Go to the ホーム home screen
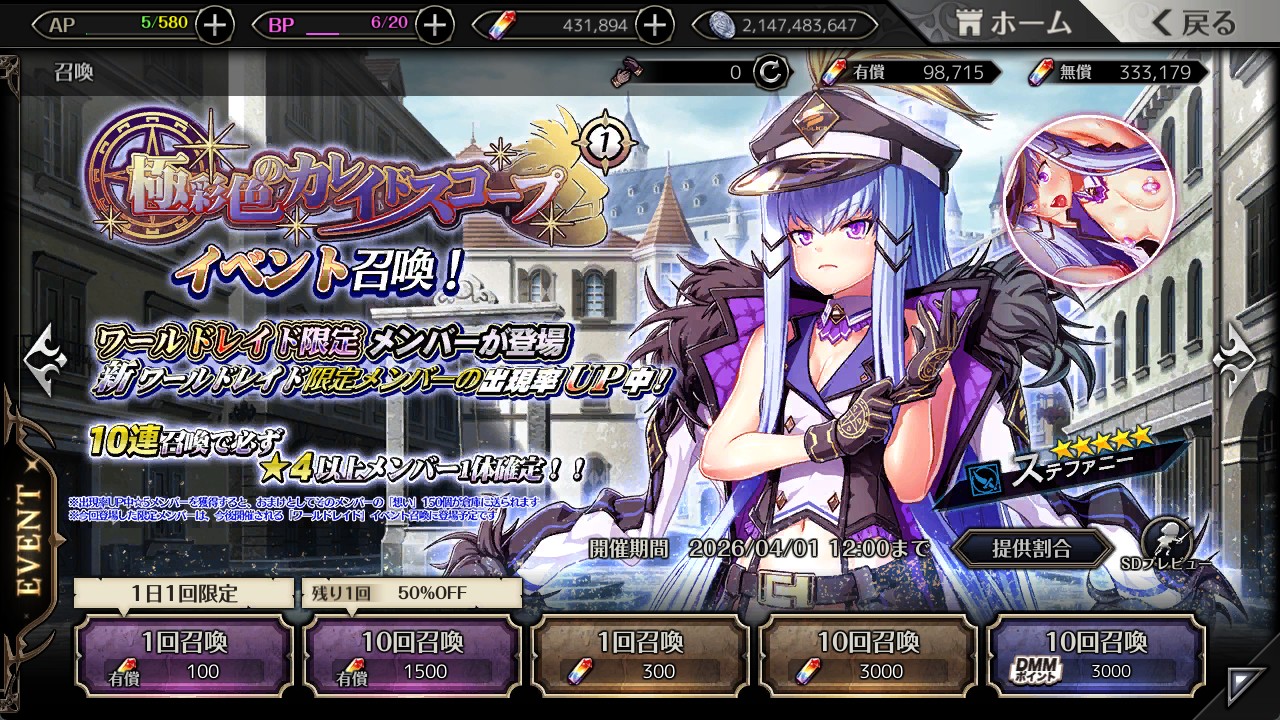Viewport: 1280px width, 720px height. coord(1013,24)
